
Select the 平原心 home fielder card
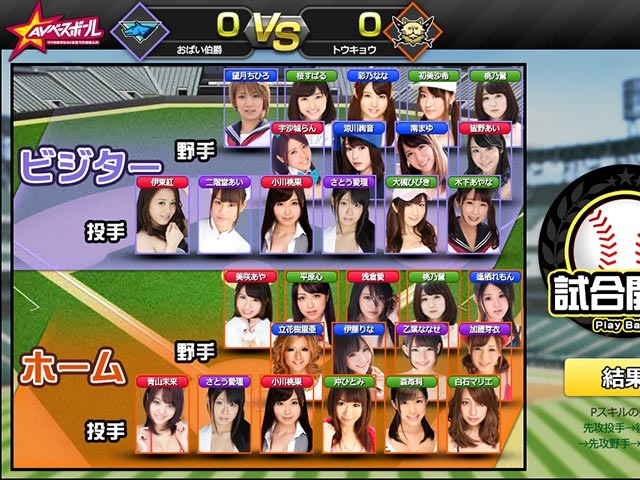[x=309, y=310]
